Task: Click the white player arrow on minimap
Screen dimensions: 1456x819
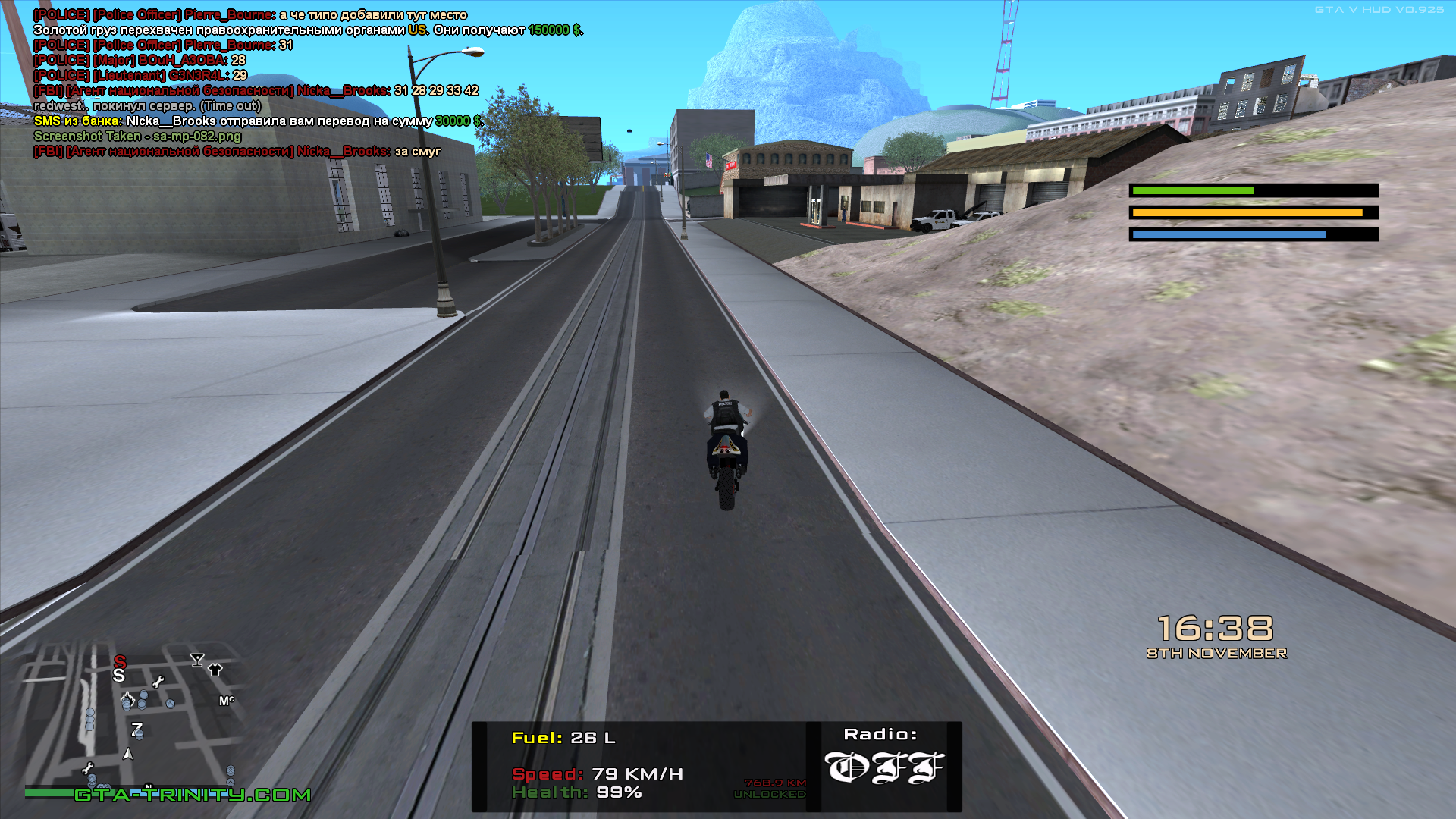Action: pyautogui.click(x=128, y=755)
